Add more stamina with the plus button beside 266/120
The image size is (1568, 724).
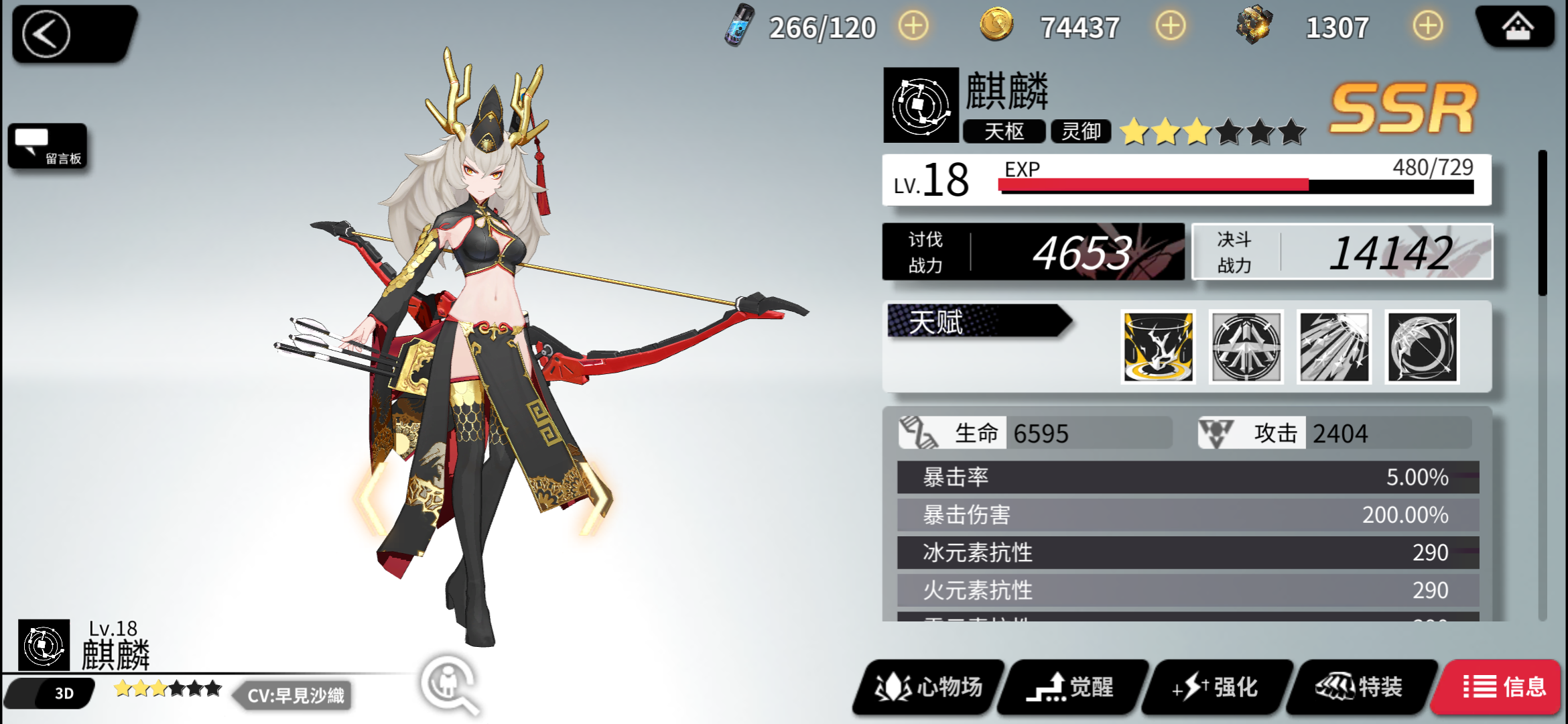click(x=913, y=27)
